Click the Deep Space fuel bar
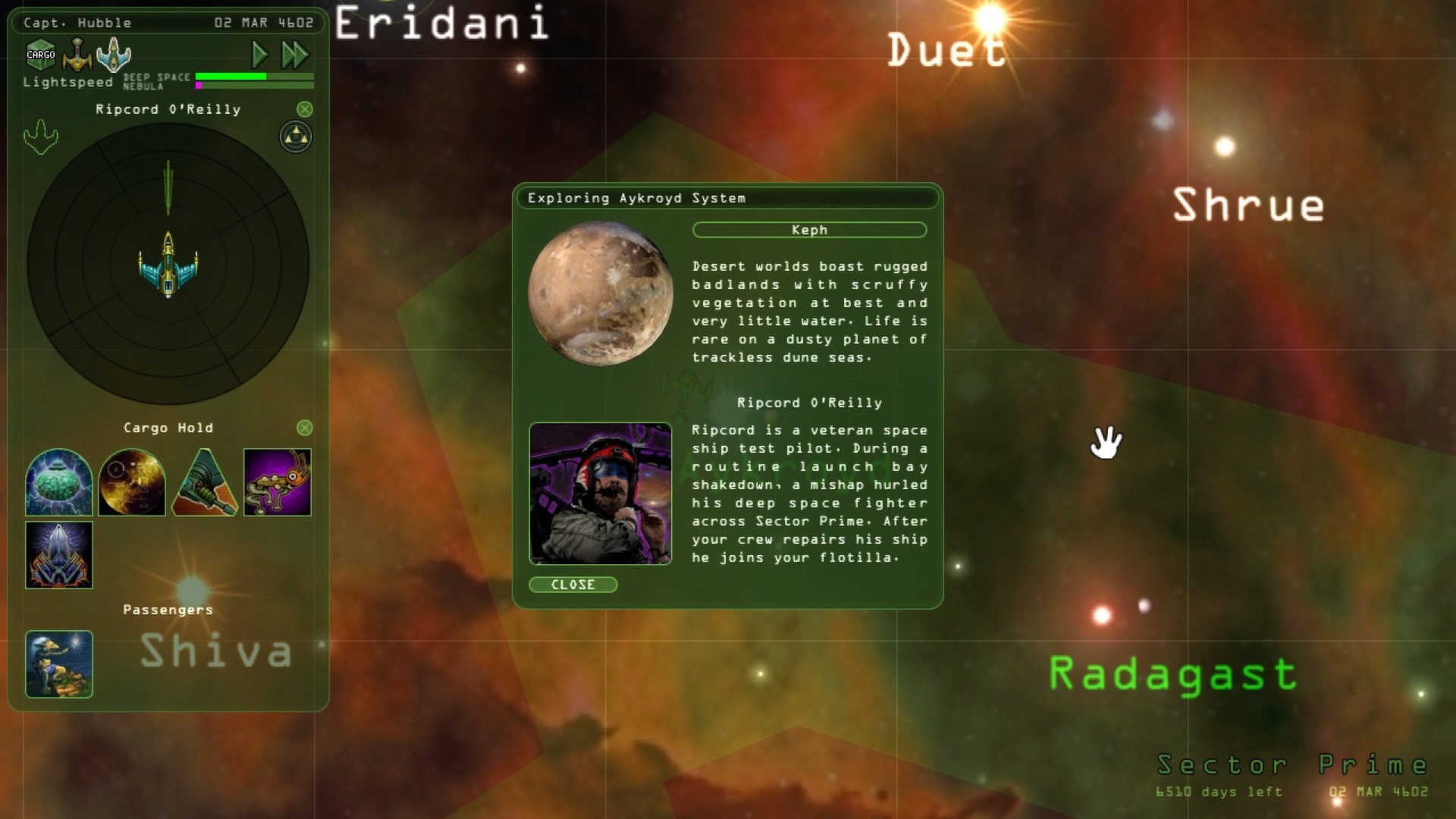The height and width of the screenshot is (819, 1456). [254, 77]
